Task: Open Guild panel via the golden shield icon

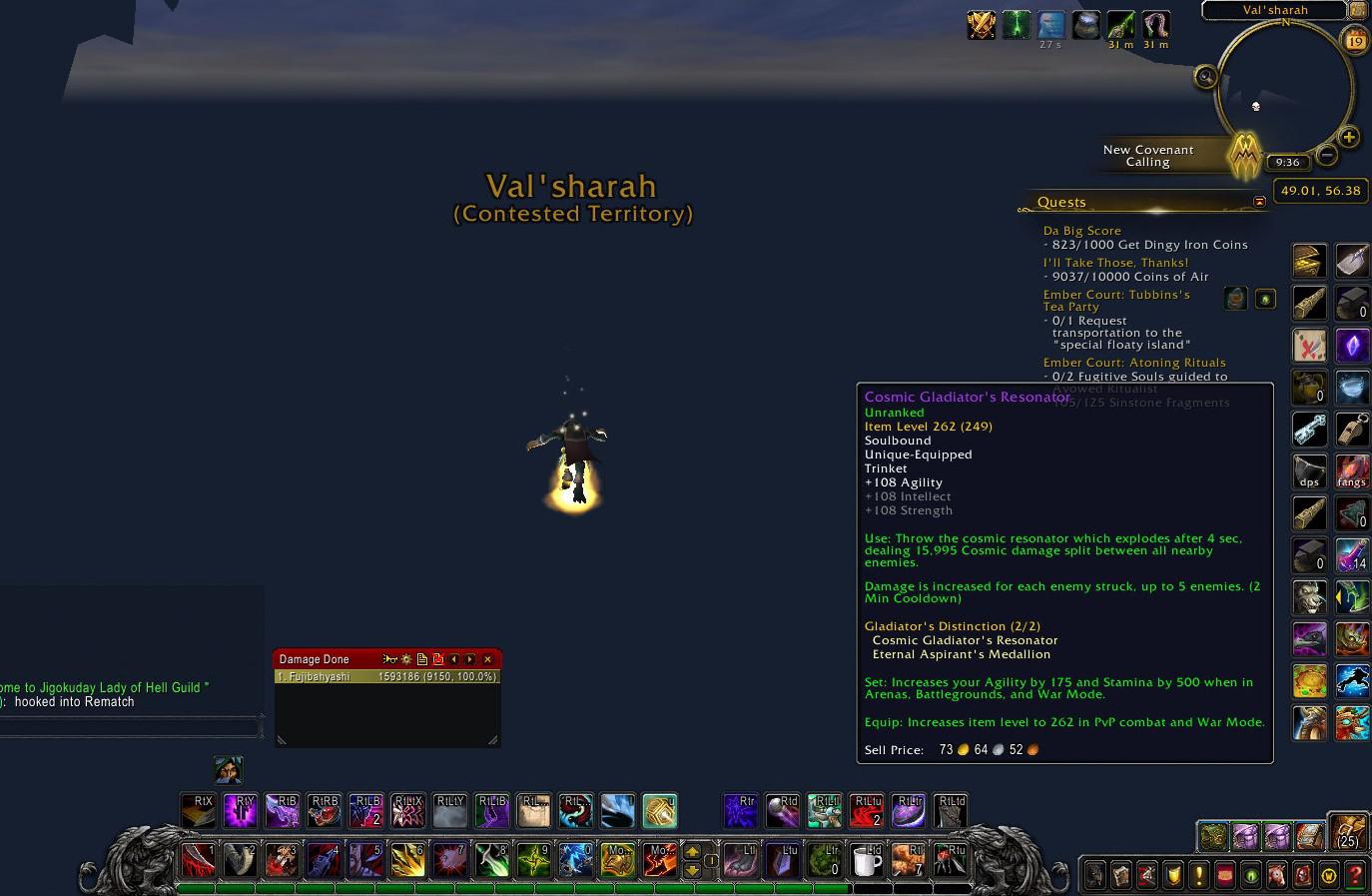Action: [1172, 875]
